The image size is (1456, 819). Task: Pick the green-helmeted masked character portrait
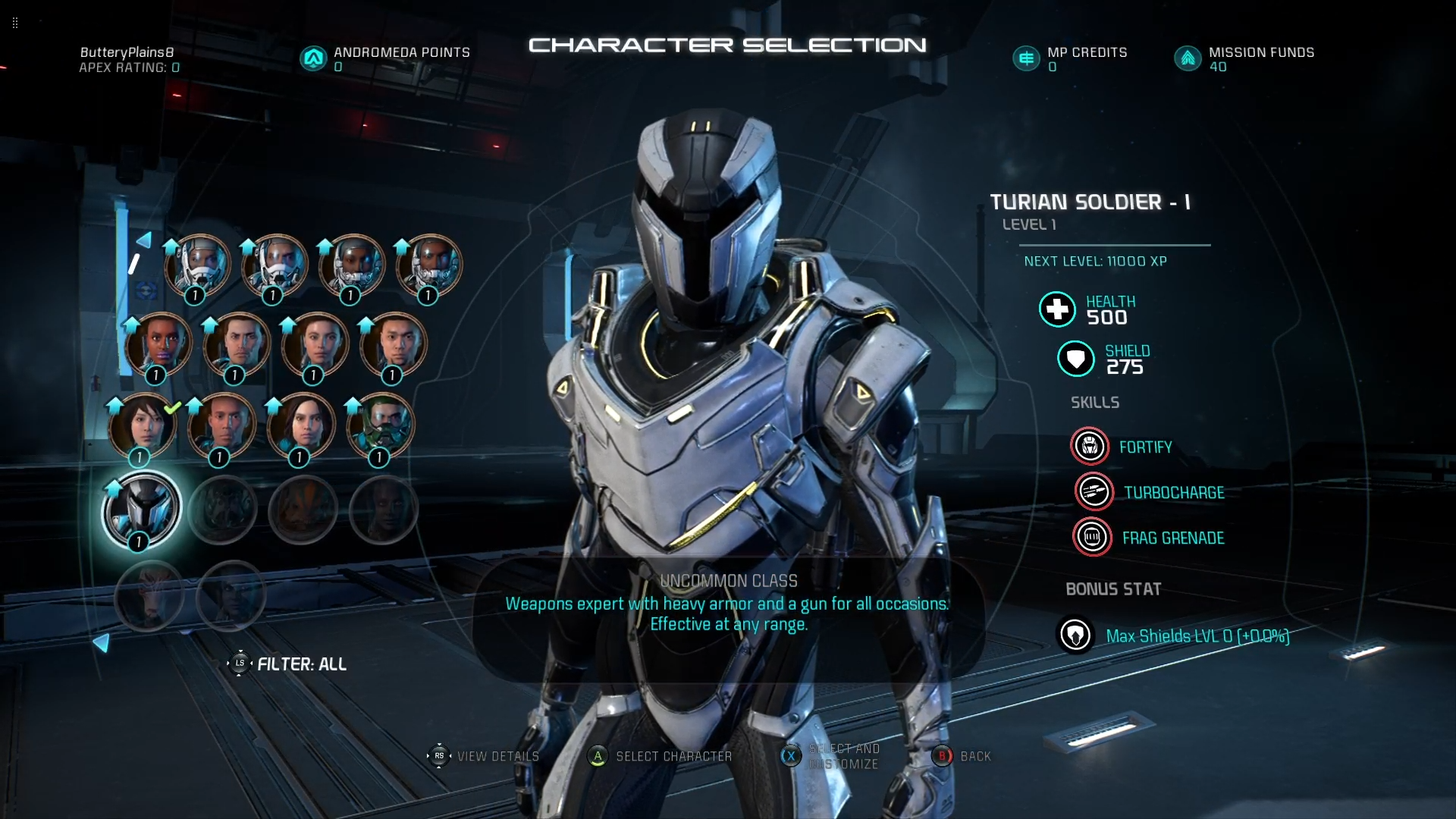click(x=381, y=426)
